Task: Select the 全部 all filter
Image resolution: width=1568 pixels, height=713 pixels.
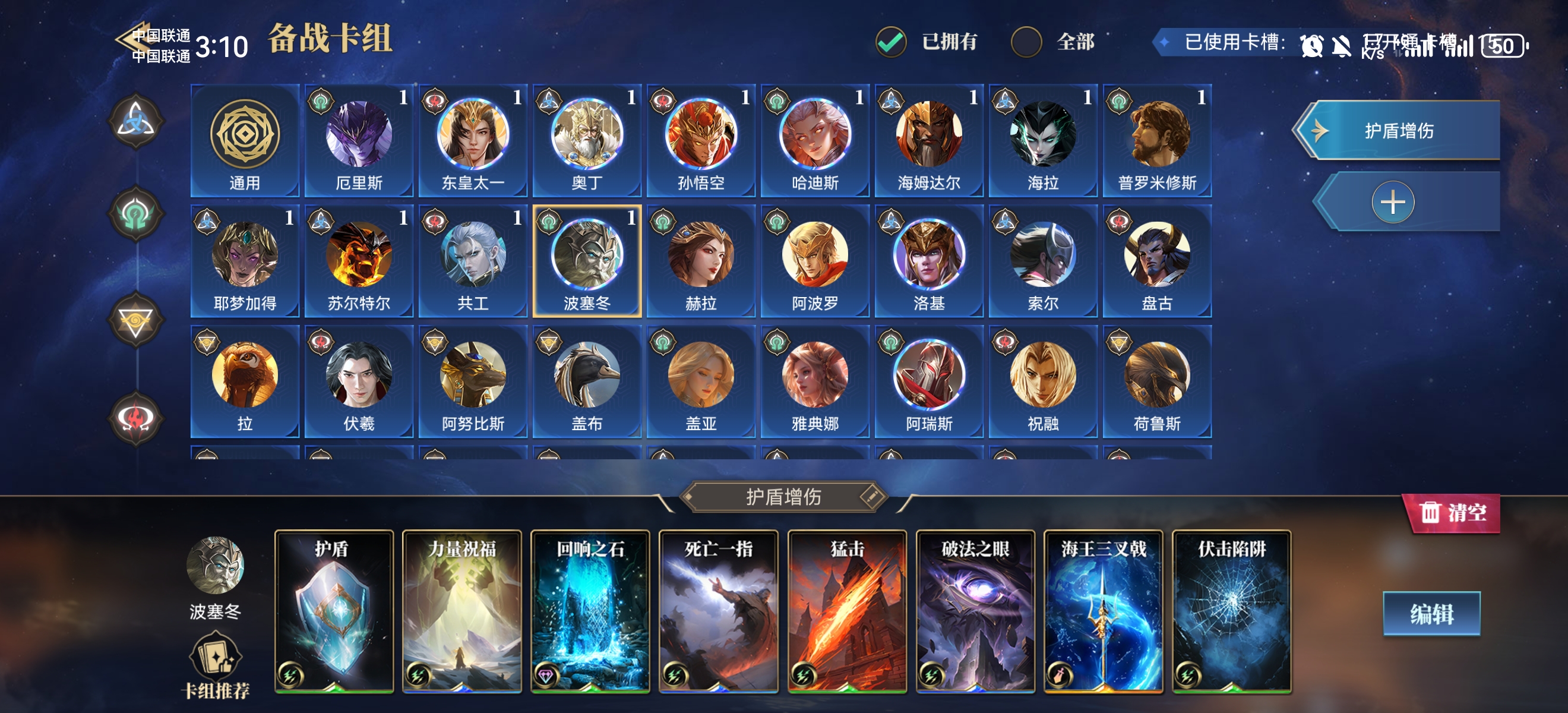Action: coord(1026,42)
